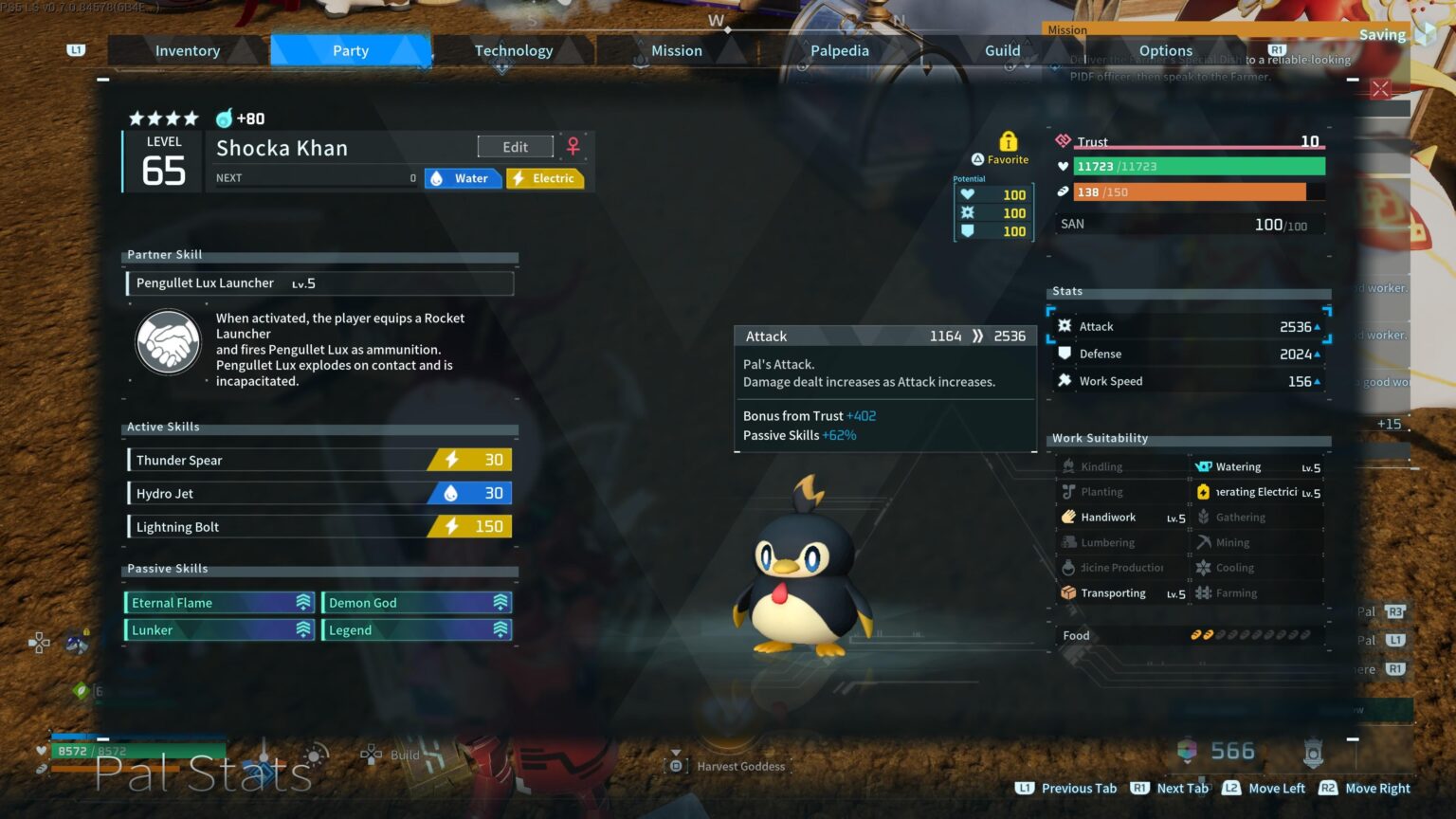Image resolution: width=1456 pixels, height=819 pixels.
Task: Click the Handiwork hand icon
Action: 1068,517
